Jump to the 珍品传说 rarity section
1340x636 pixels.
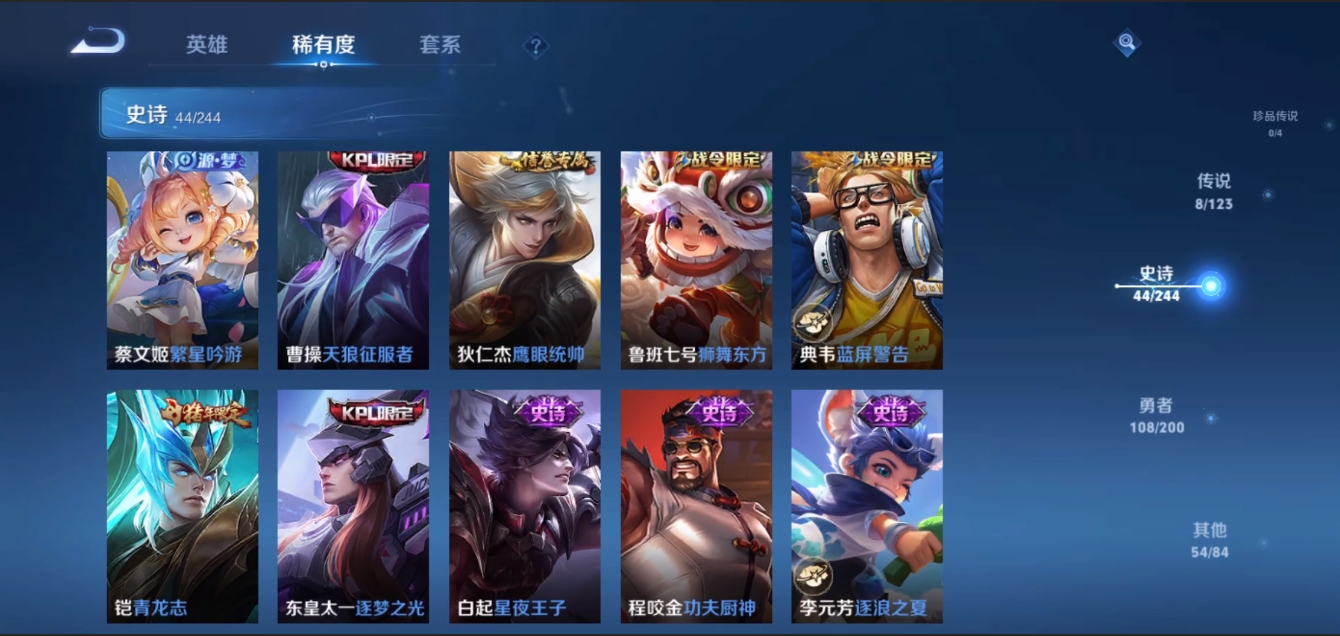pos(1275,123)
